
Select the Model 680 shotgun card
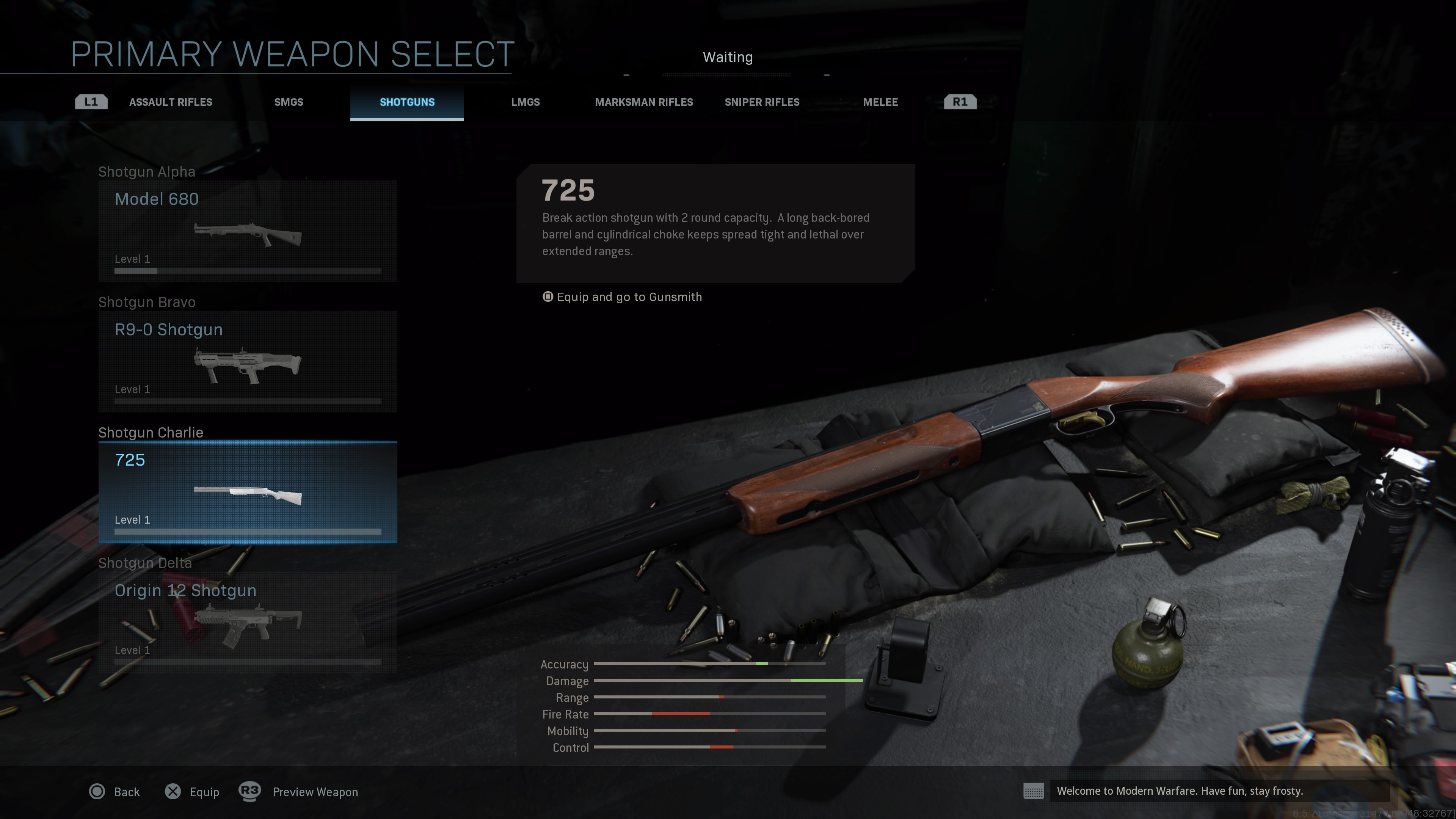[248, 231]
